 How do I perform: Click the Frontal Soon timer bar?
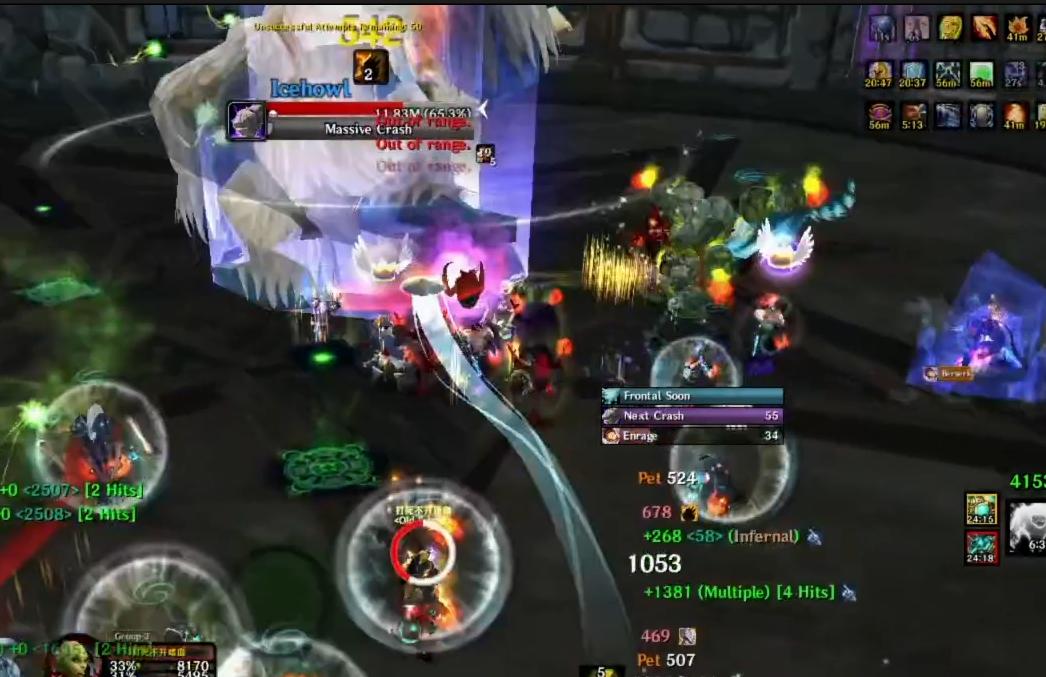coord(692,396)
